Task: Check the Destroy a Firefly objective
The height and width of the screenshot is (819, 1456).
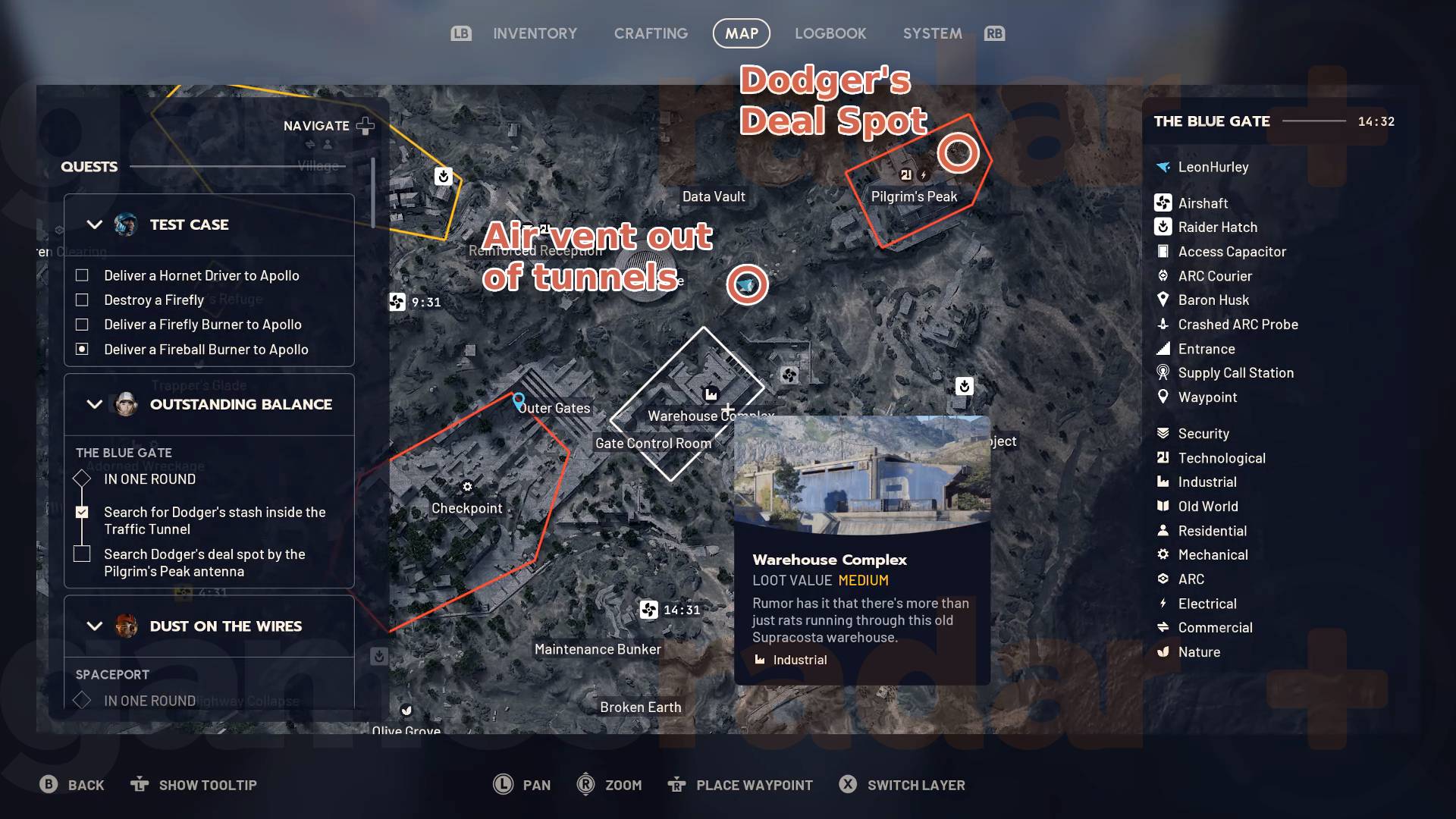Action: pos(81,300)
